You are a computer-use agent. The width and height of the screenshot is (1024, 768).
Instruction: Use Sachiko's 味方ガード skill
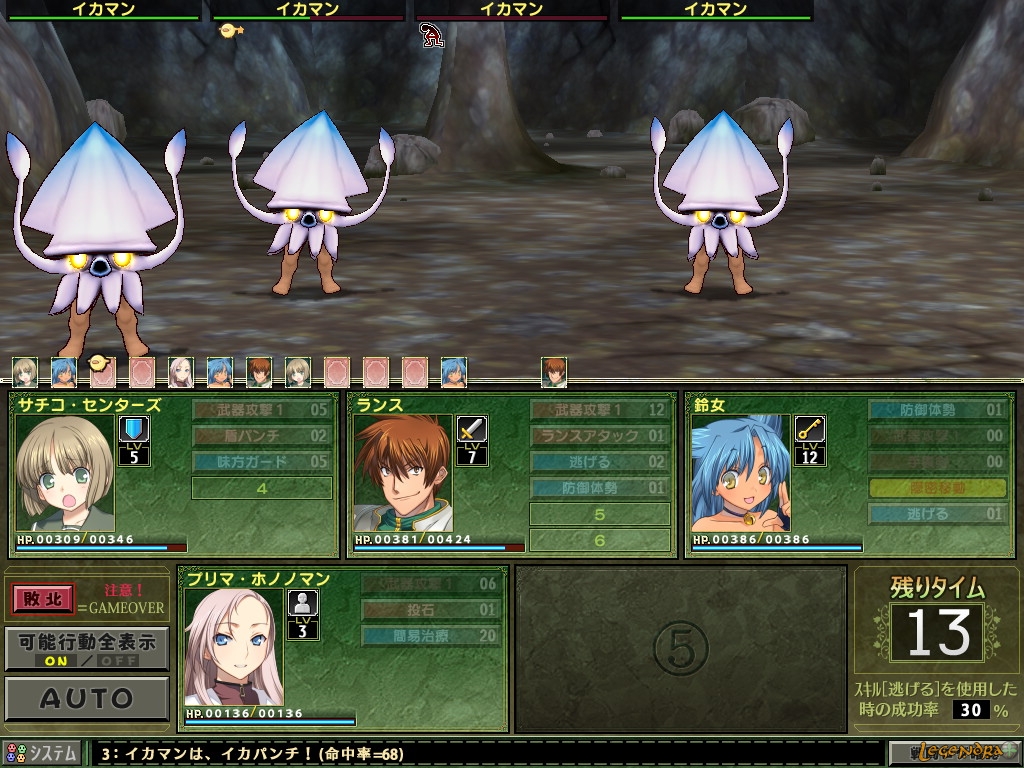[261, 461]
